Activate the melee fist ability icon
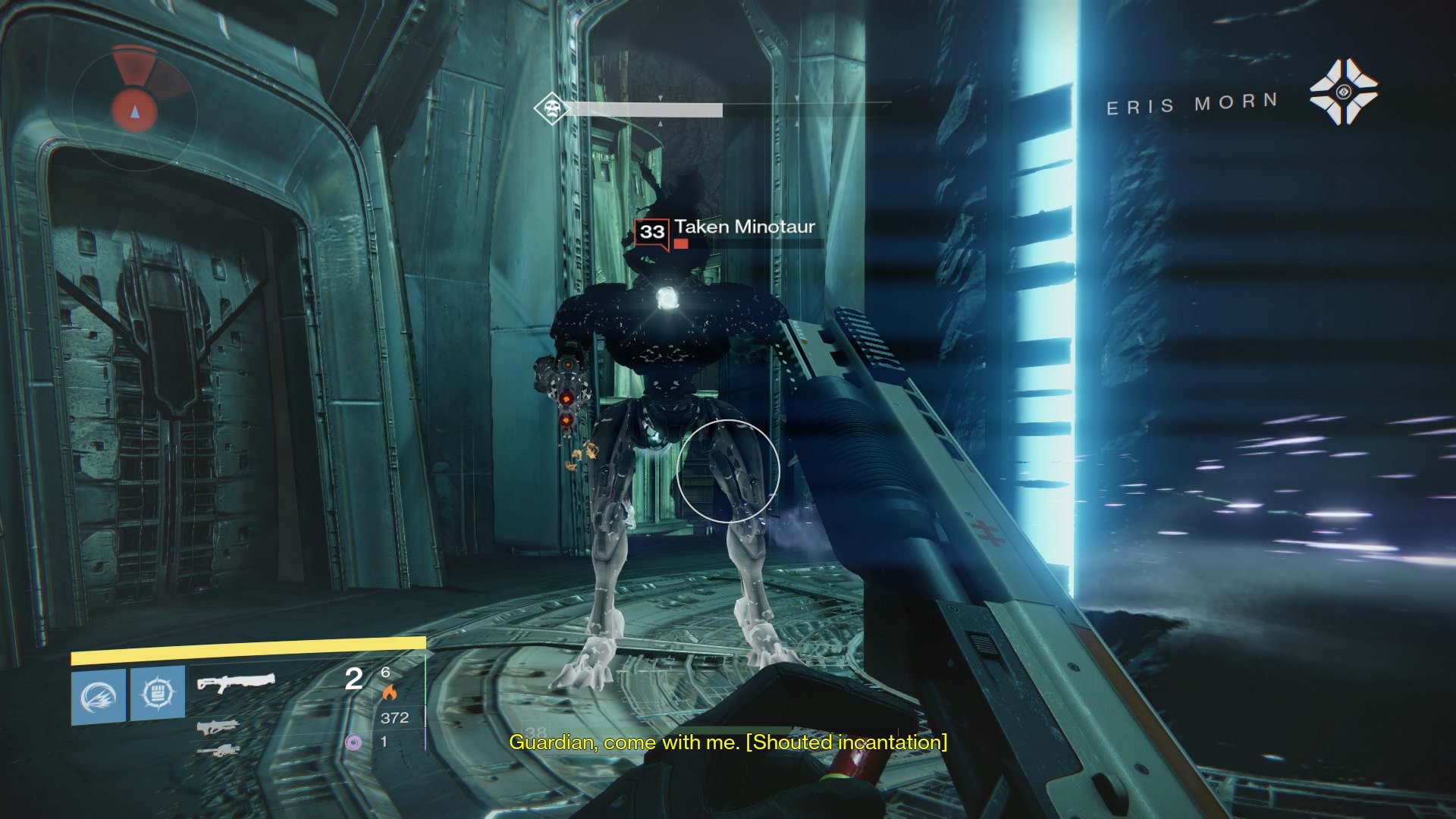Viewport: 1456px width, 819px height. 158,694
